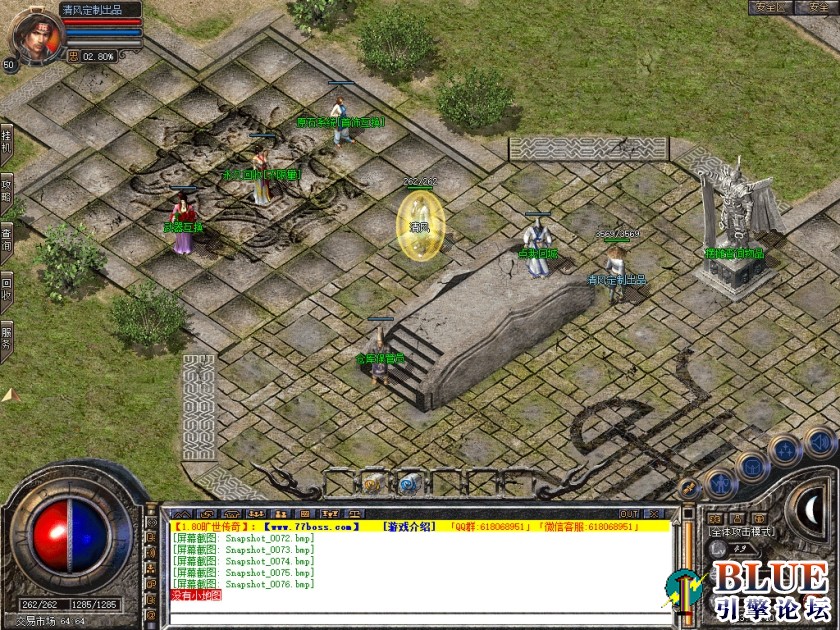Click the blue orb icon on bottom bar

point(408,484)
